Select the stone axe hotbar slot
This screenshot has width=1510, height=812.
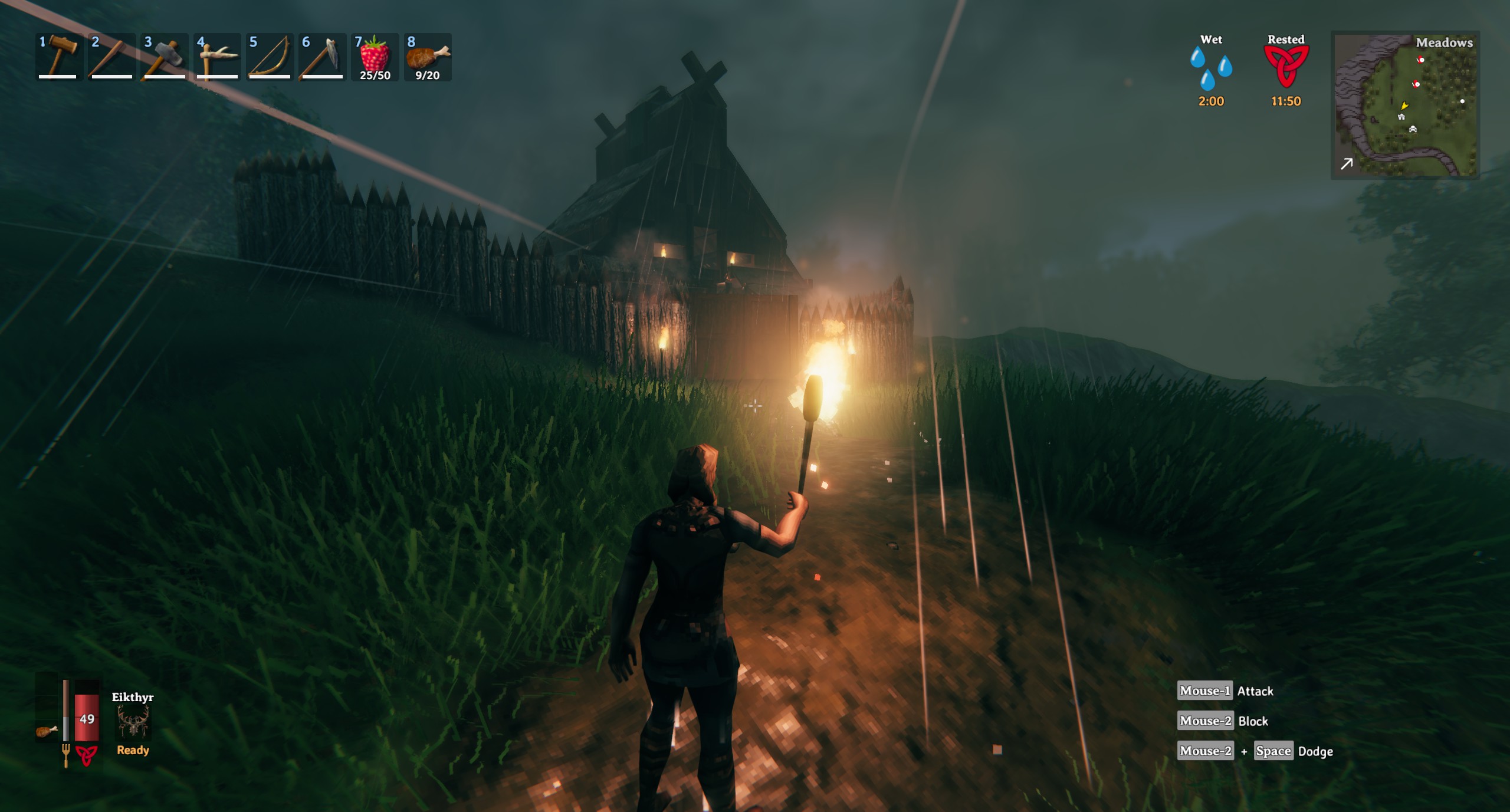coord(163,57)
